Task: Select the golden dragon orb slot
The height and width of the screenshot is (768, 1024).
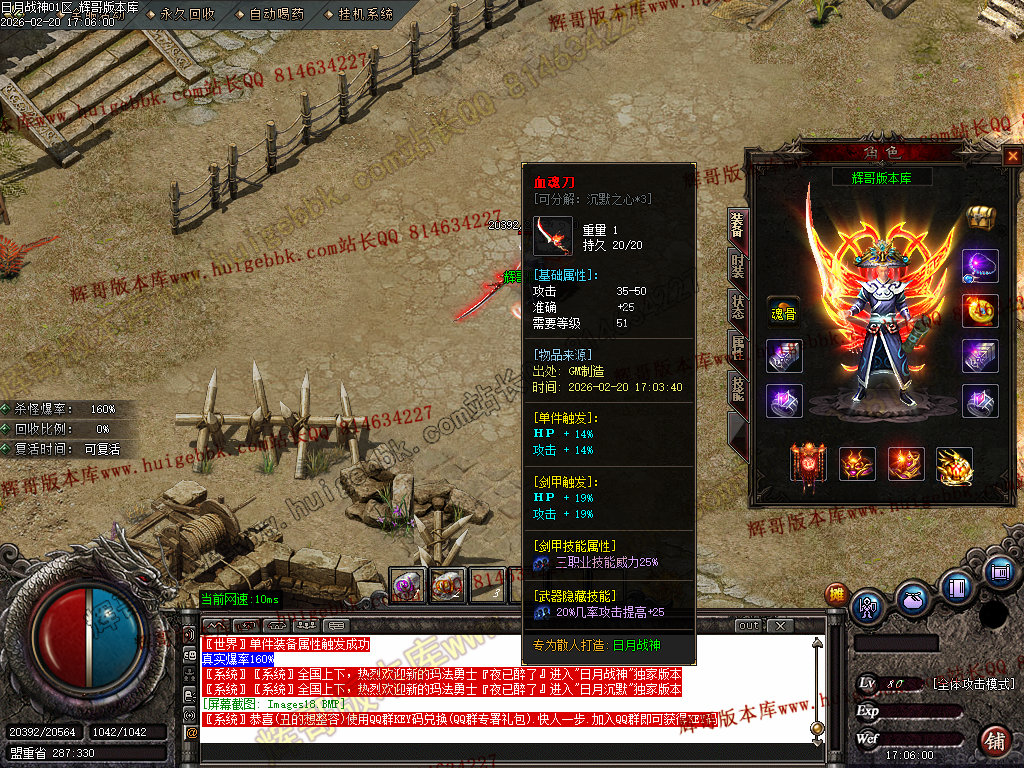Action: pos(954,465)
